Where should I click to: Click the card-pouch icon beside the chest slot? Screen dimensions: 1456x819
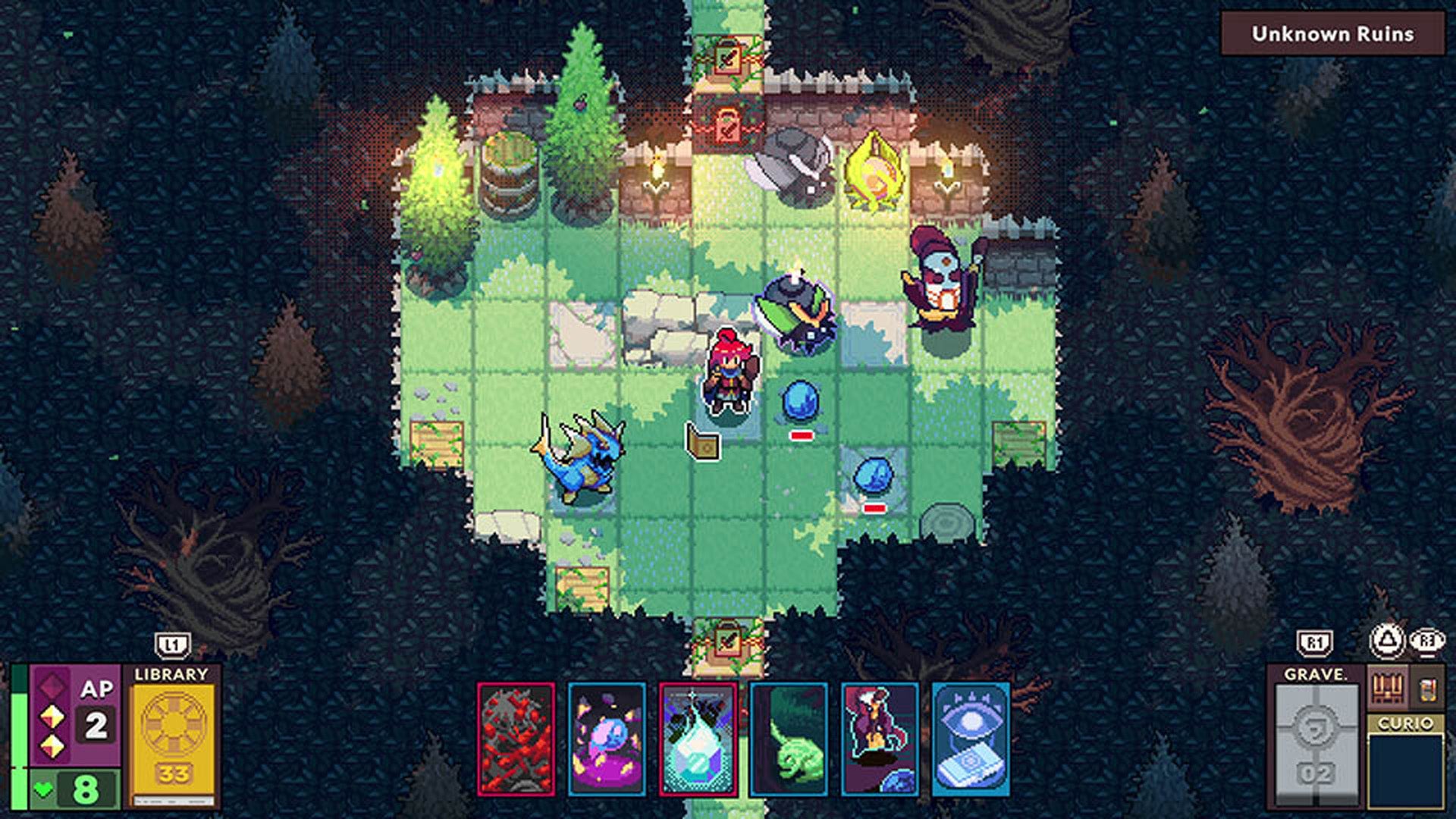point(1428,689)
